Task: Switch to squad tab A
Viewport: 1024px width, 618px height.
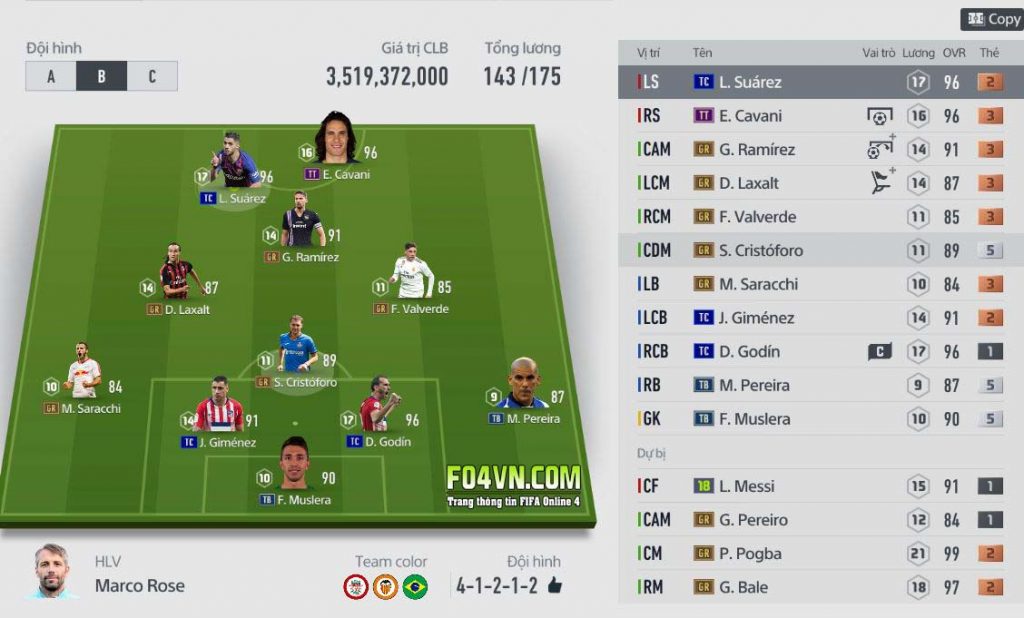Action: click(x=51, y=76)
